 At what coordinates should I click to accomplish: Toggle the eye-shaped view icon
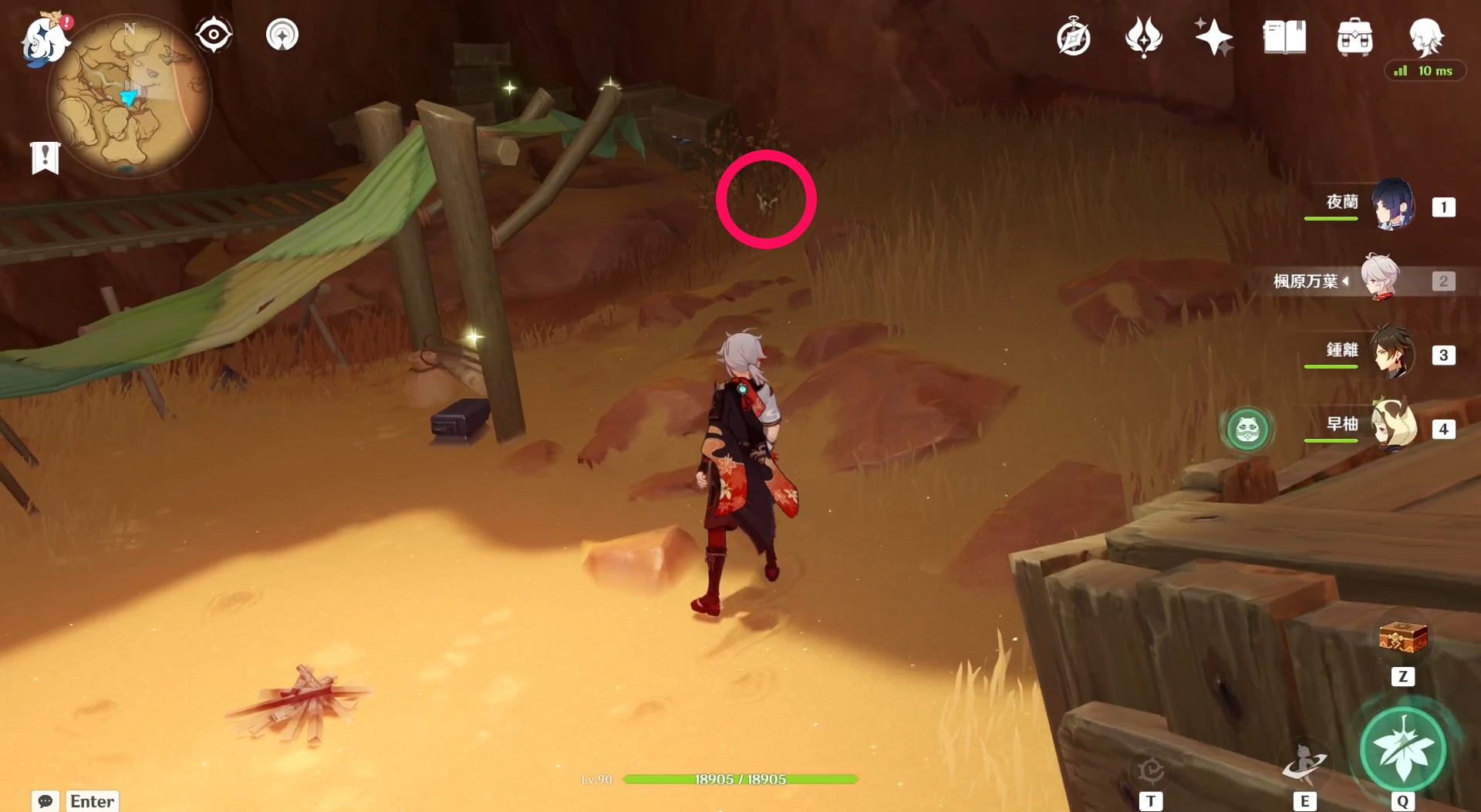click(214, 35)
